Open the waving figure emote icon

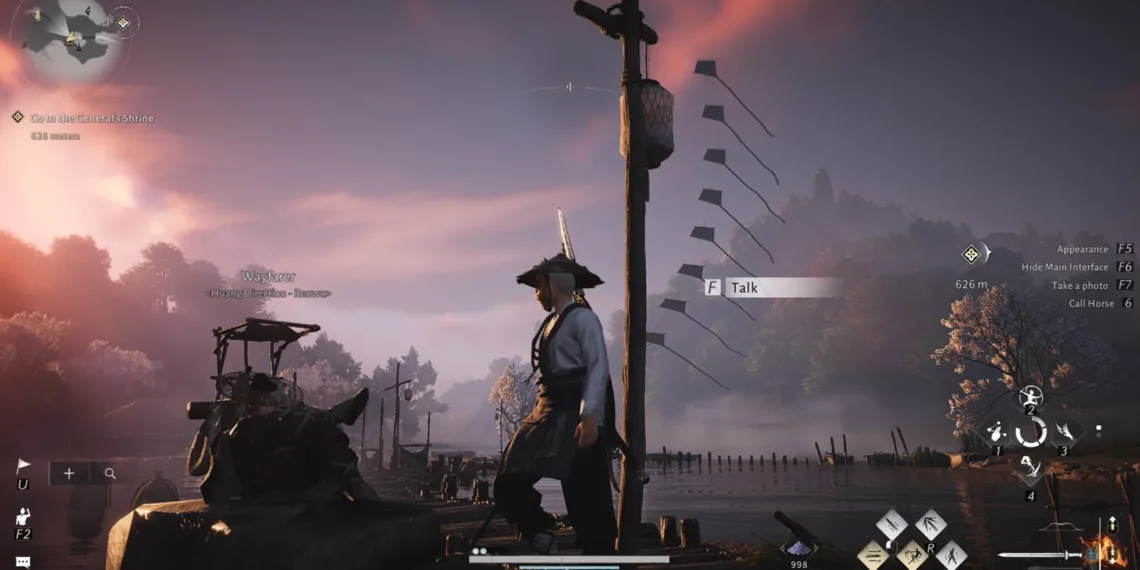pos(22,517)
